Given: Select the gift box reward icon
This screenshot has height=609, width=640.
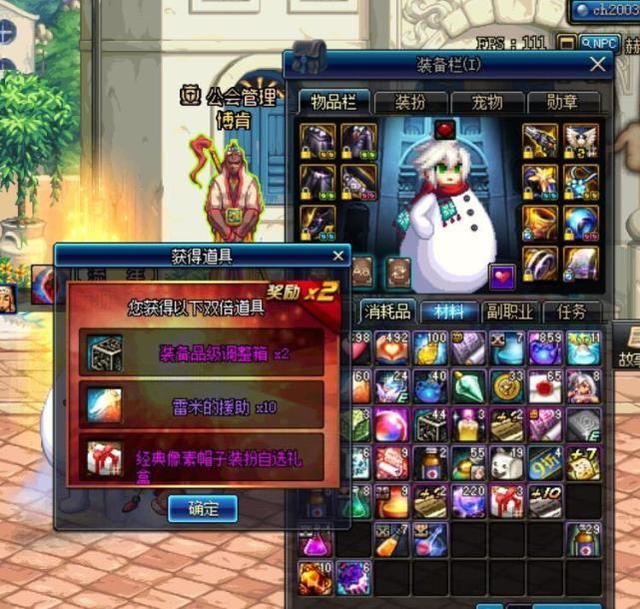Looking at the screenshot, I should click(x=103, y=456).
